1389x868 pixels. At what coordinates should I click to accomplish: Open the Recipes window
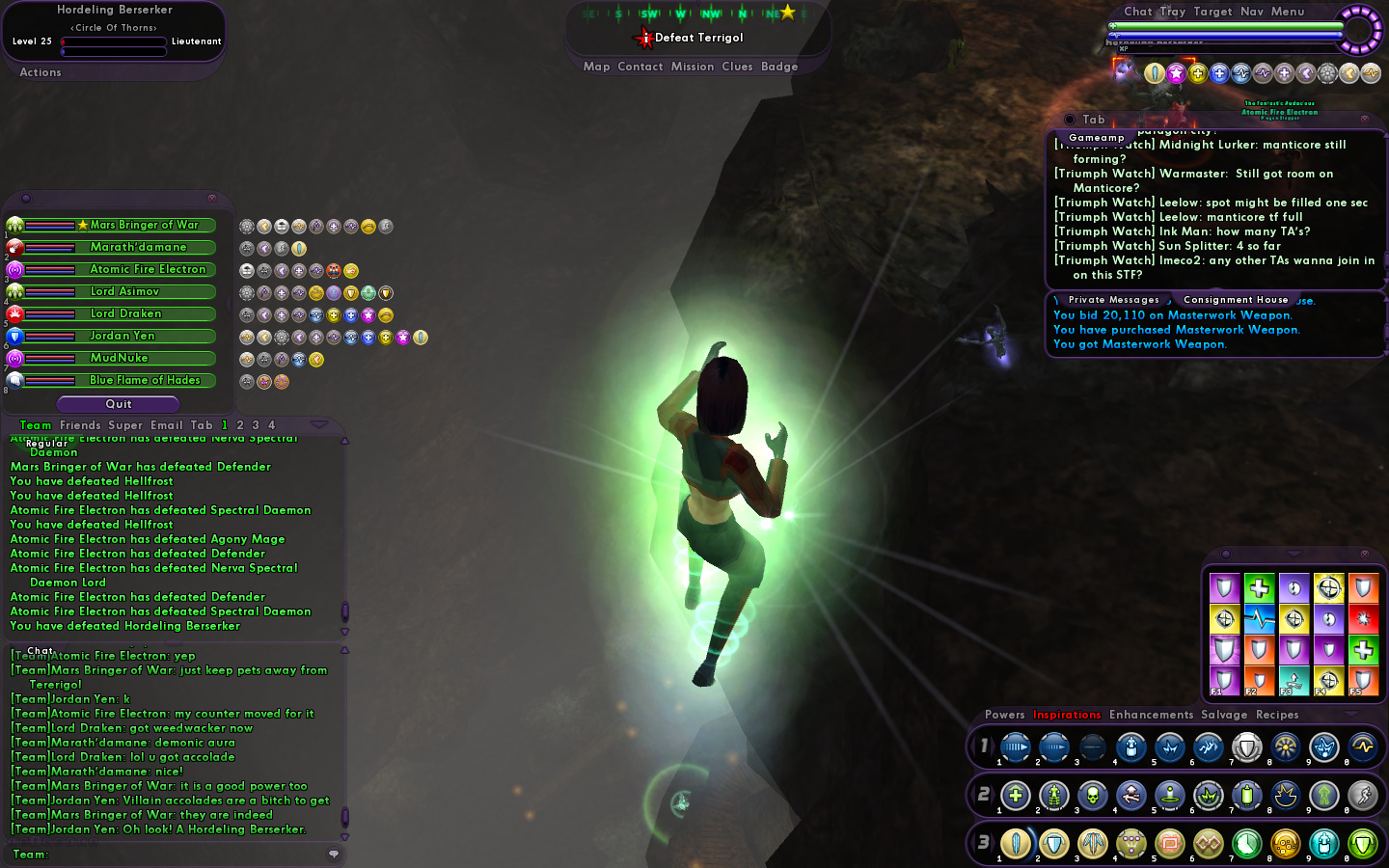click(1277, 715)
